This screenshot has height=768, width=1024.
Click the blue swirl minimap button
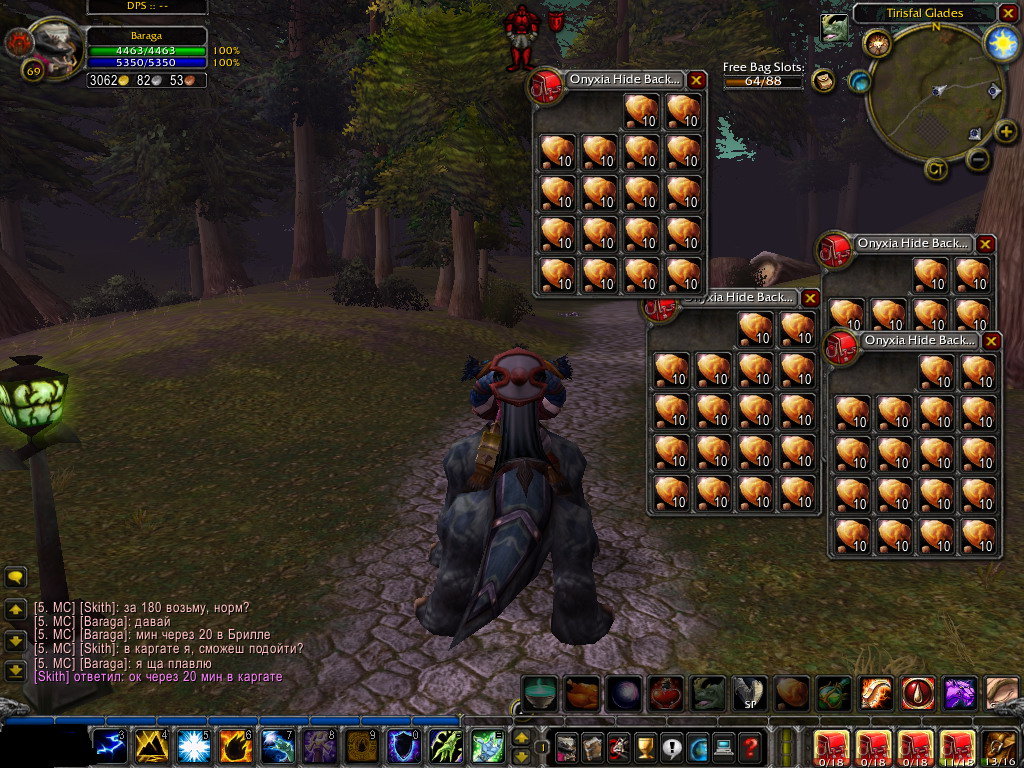pos(859,81)
